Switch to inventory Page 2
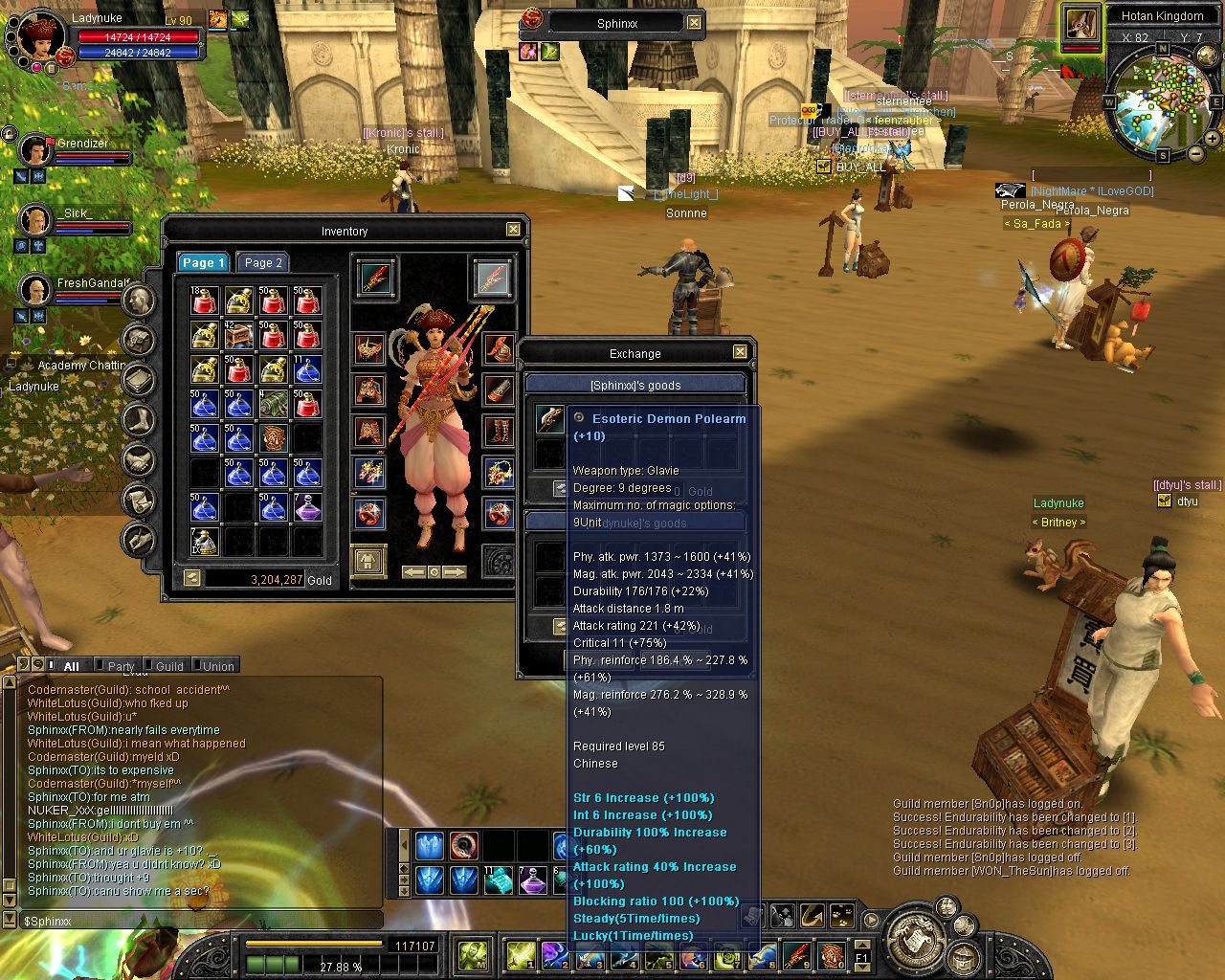The image size is (1225, 980). point(263,262)
